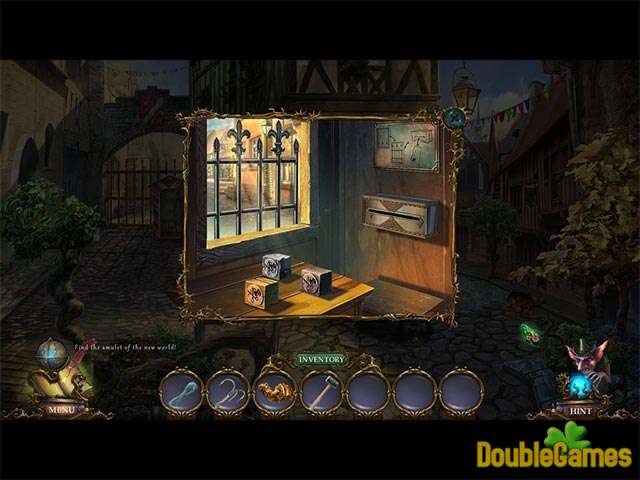Click the Inventory label tab
This screenshot has height=480, width=640.
coord(320,359)
